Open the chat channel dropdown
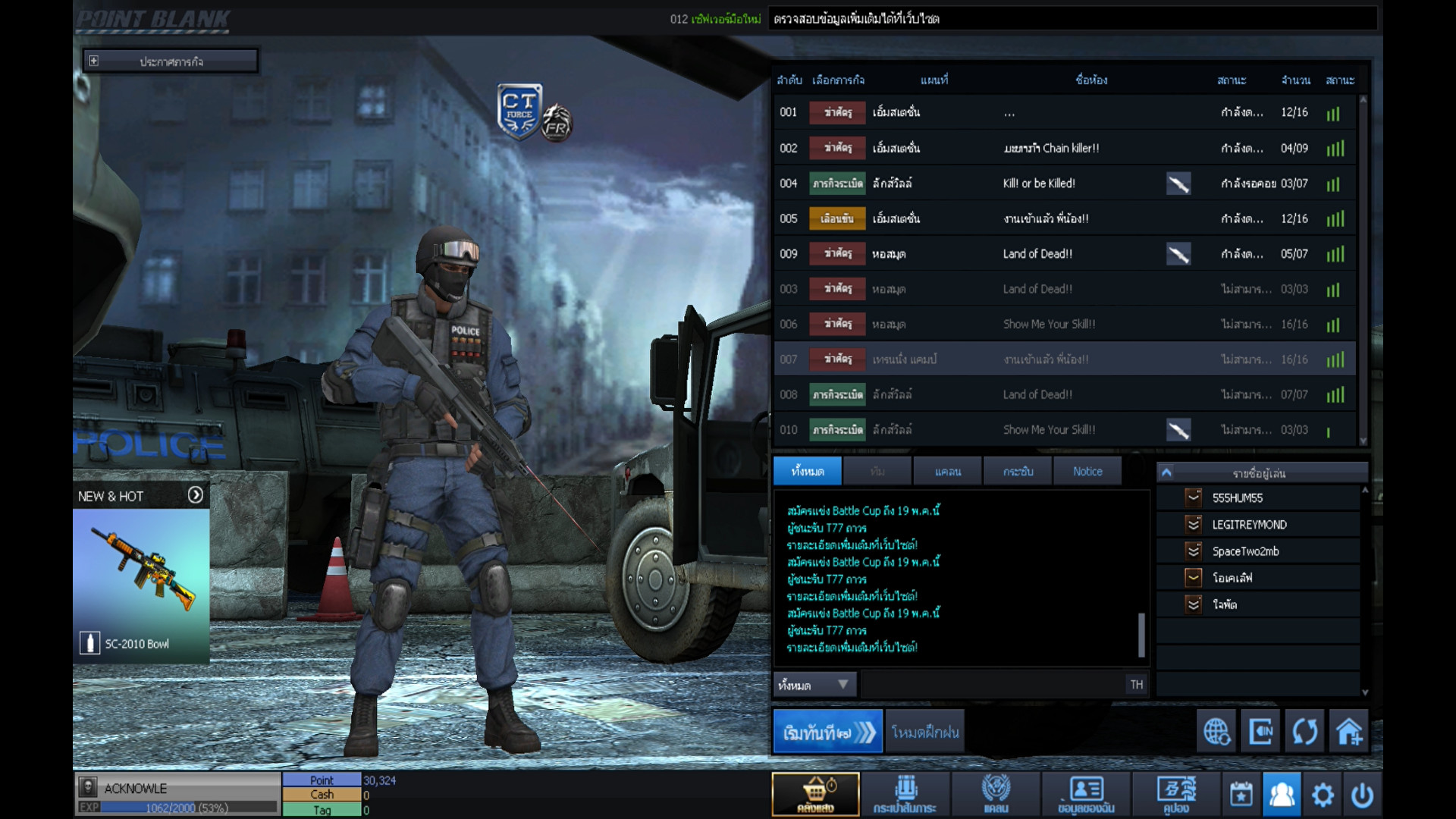 tap(814, 685)
